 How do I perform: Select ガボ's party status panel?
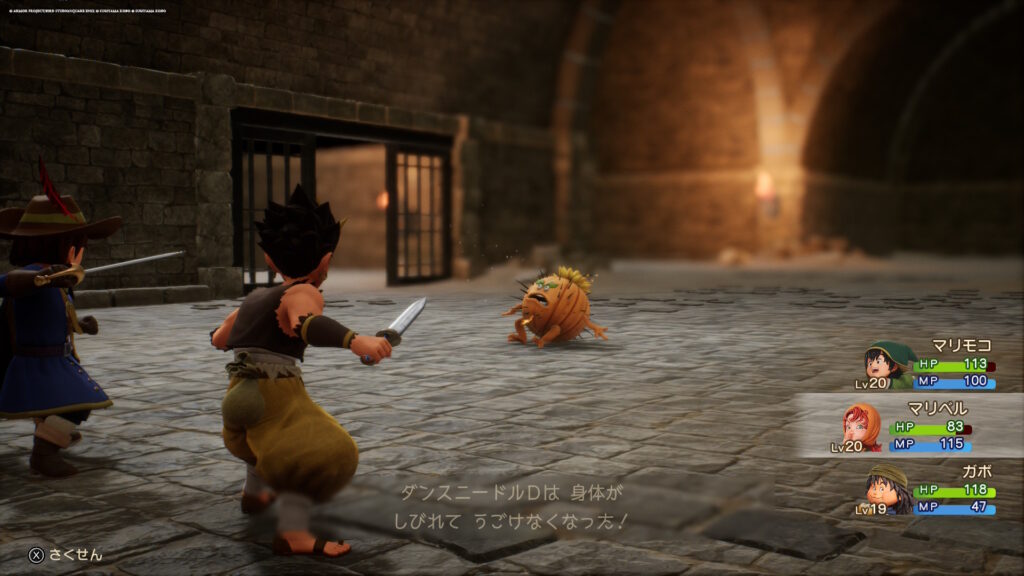pyautogui.click(x=930, y=490)
